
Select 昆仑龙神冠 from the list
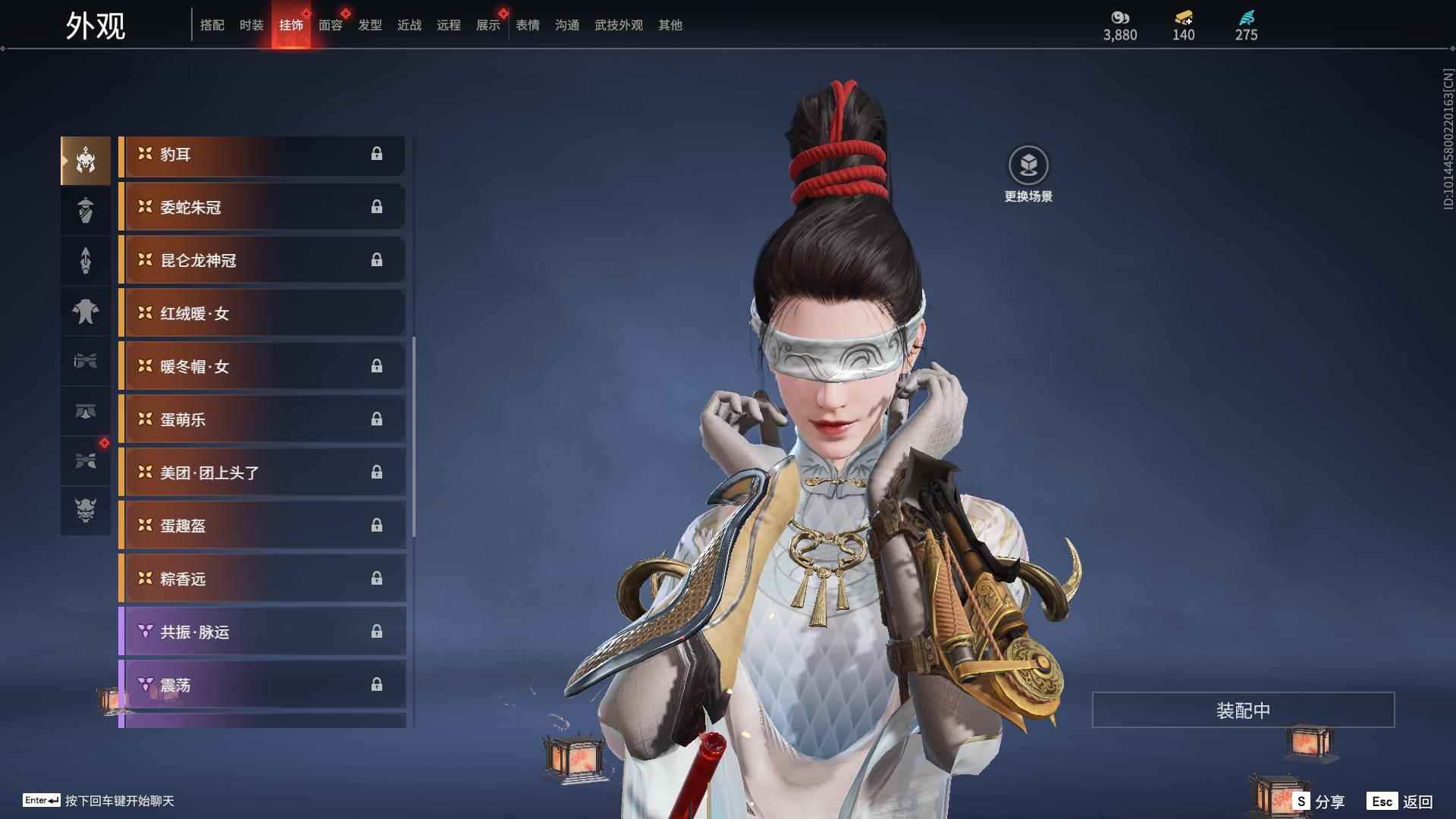tap(262, 261)
